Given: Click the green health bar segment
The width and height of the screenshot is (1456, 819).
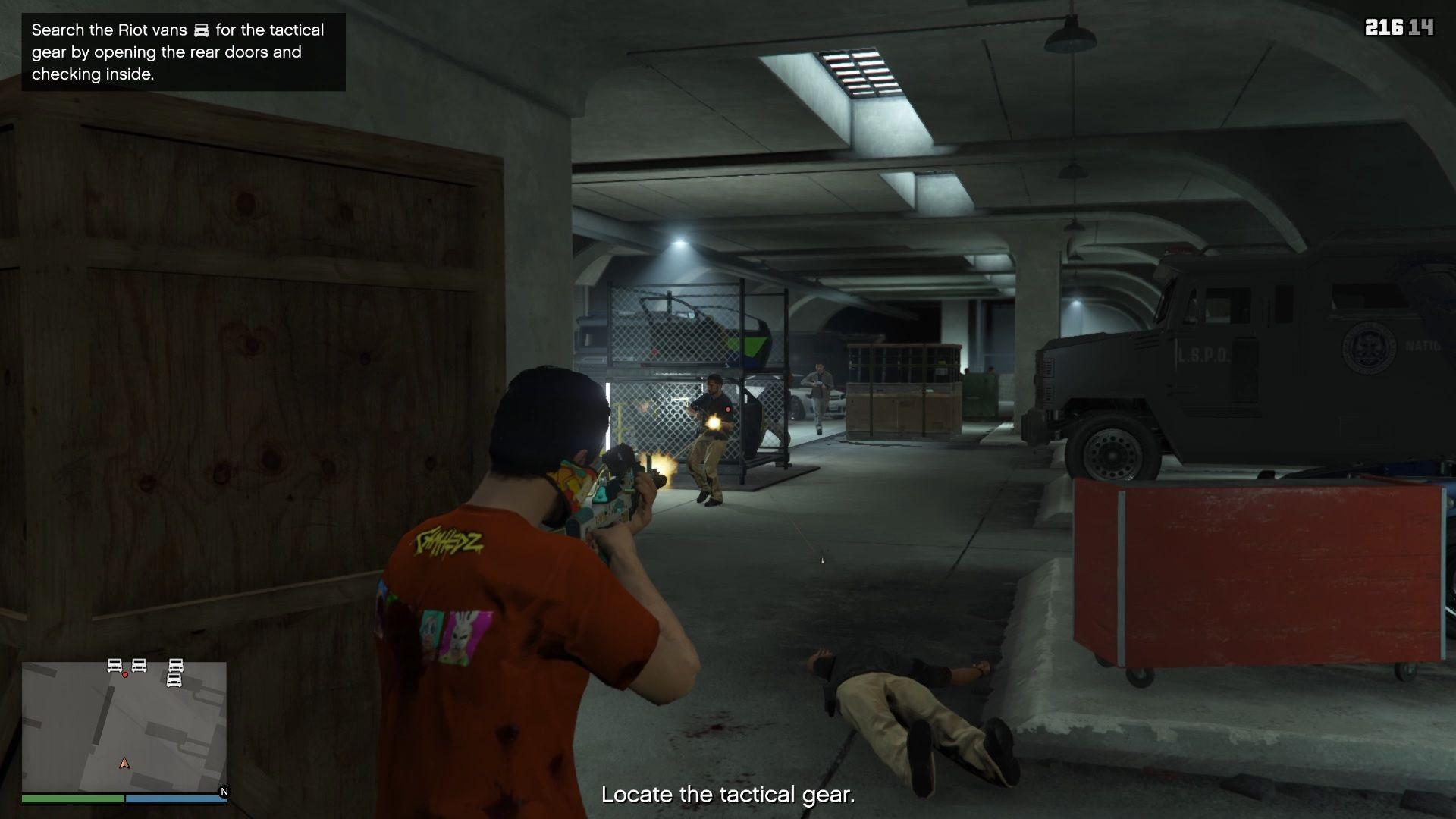Looking at the screenshot, I should click(72, 799).
